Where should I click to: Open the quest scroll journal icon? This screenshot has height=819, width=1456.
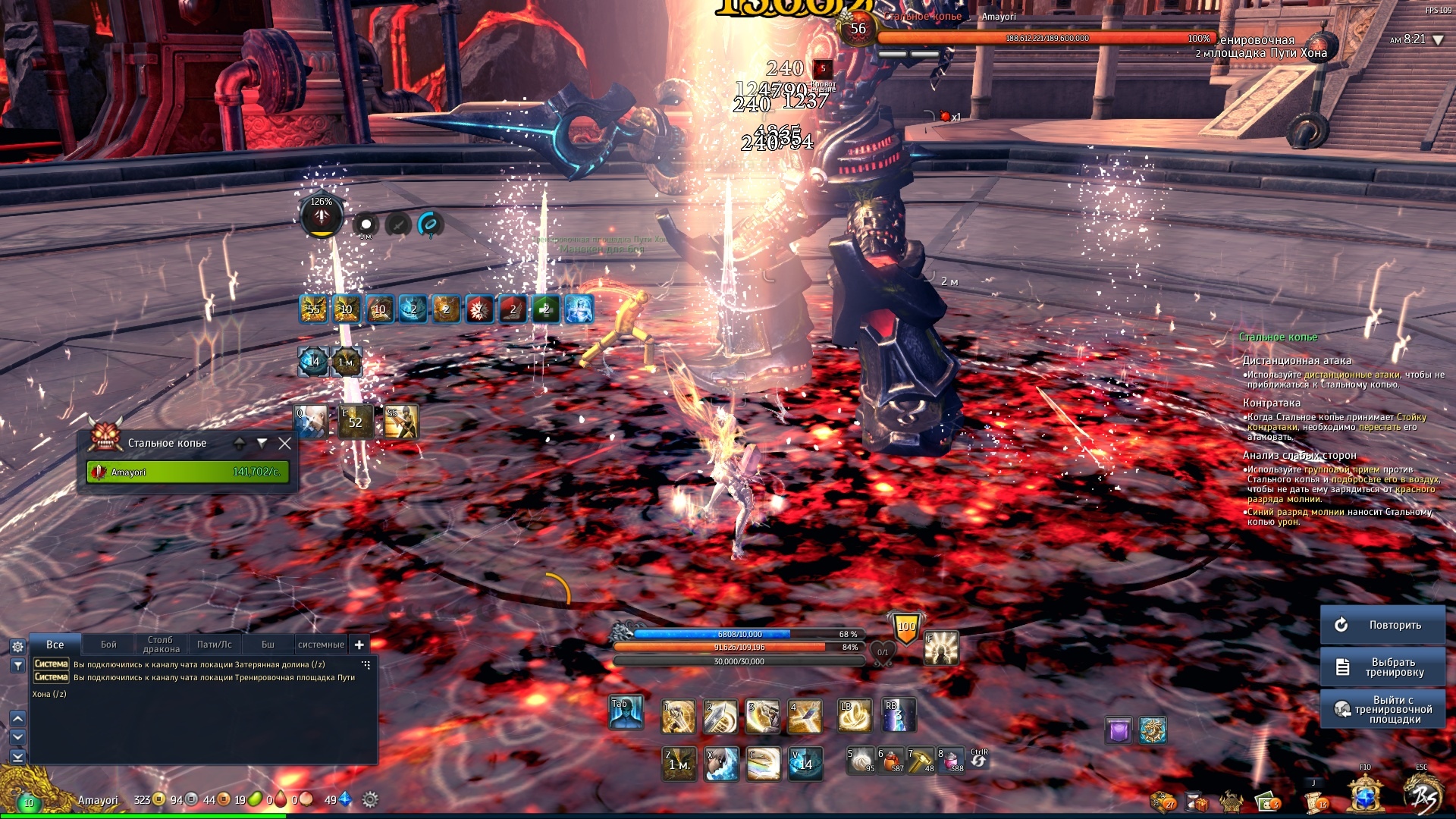point(1314,801)
